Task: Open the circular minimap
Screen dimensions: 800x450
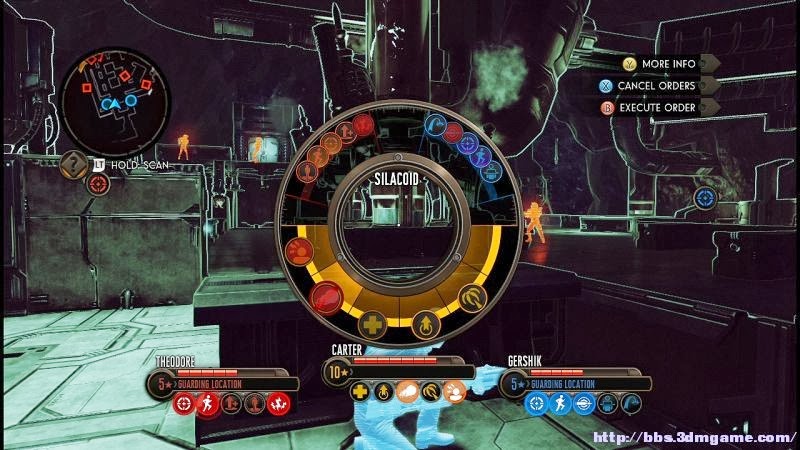Action: [x=113, y=97]
